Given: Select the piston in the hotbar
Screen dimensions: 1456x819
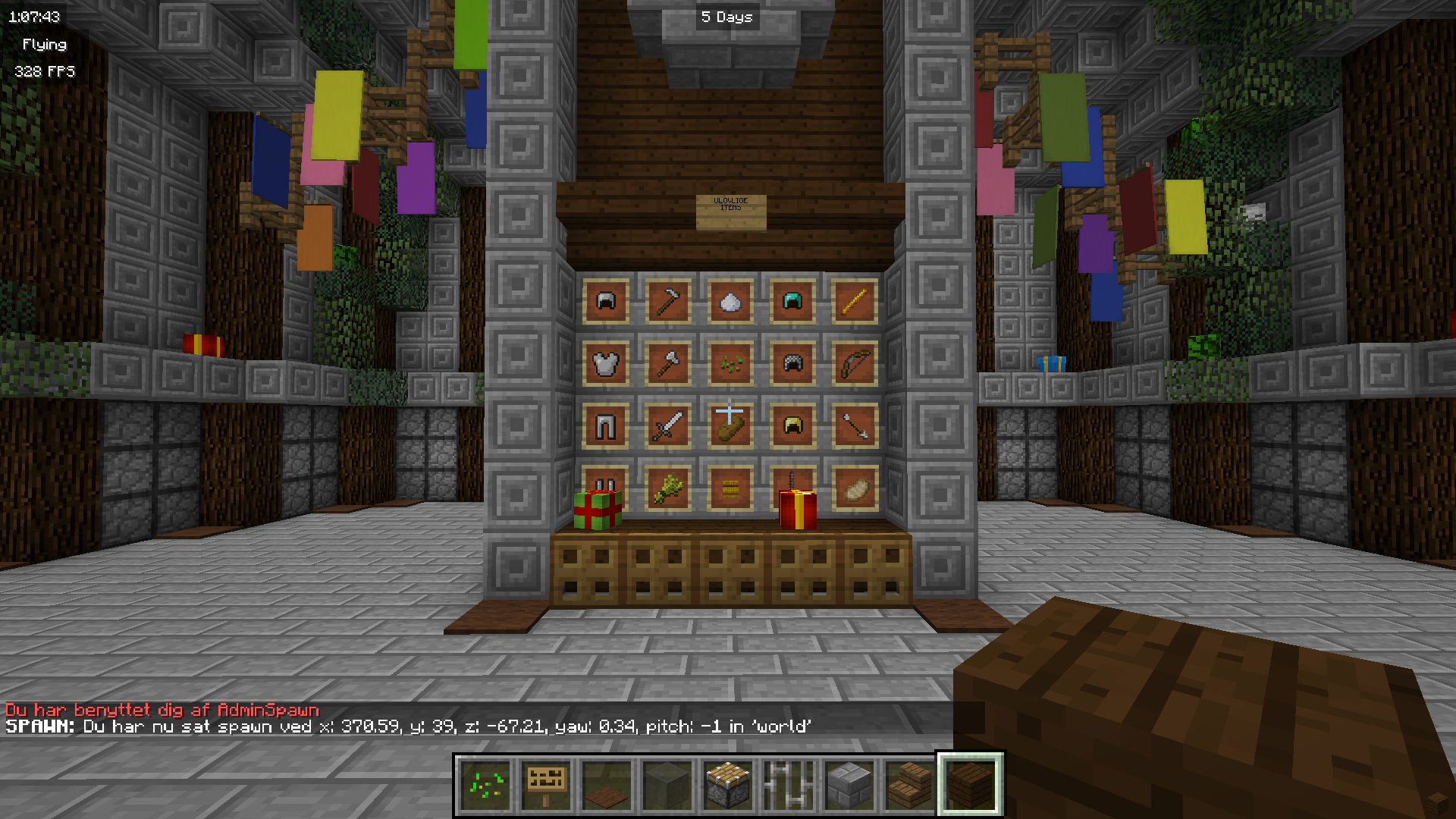Looking at the screenshot, I should pyautogui.click(x=726, y=783).
